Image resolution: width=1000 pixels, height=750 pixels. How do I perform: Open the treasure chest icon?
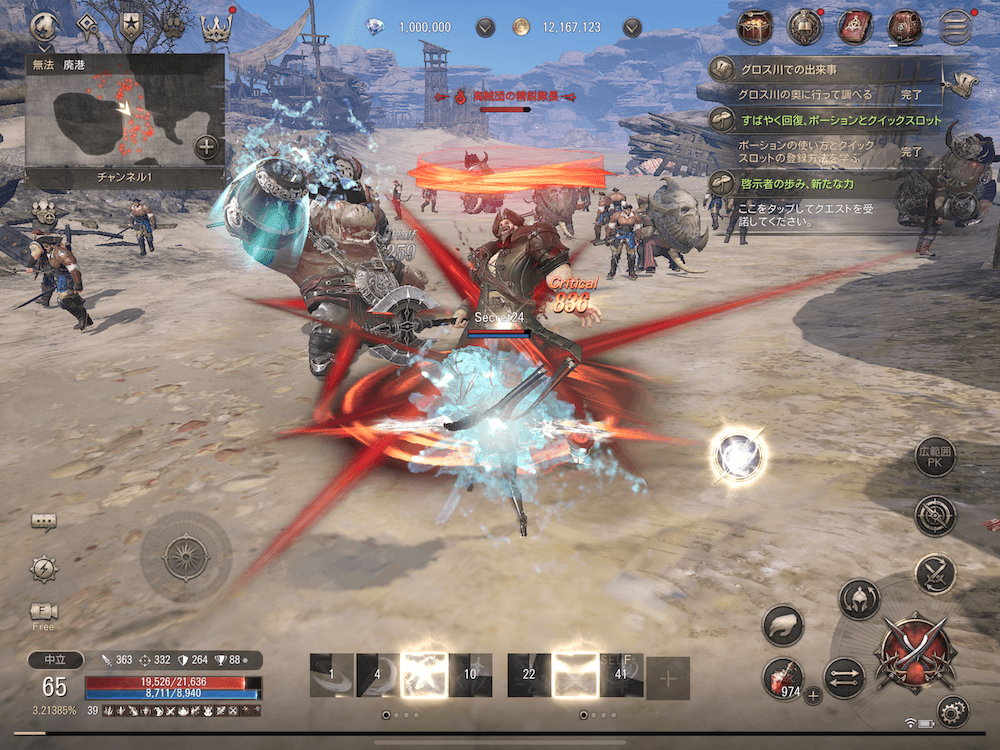[x=756, y=27]
